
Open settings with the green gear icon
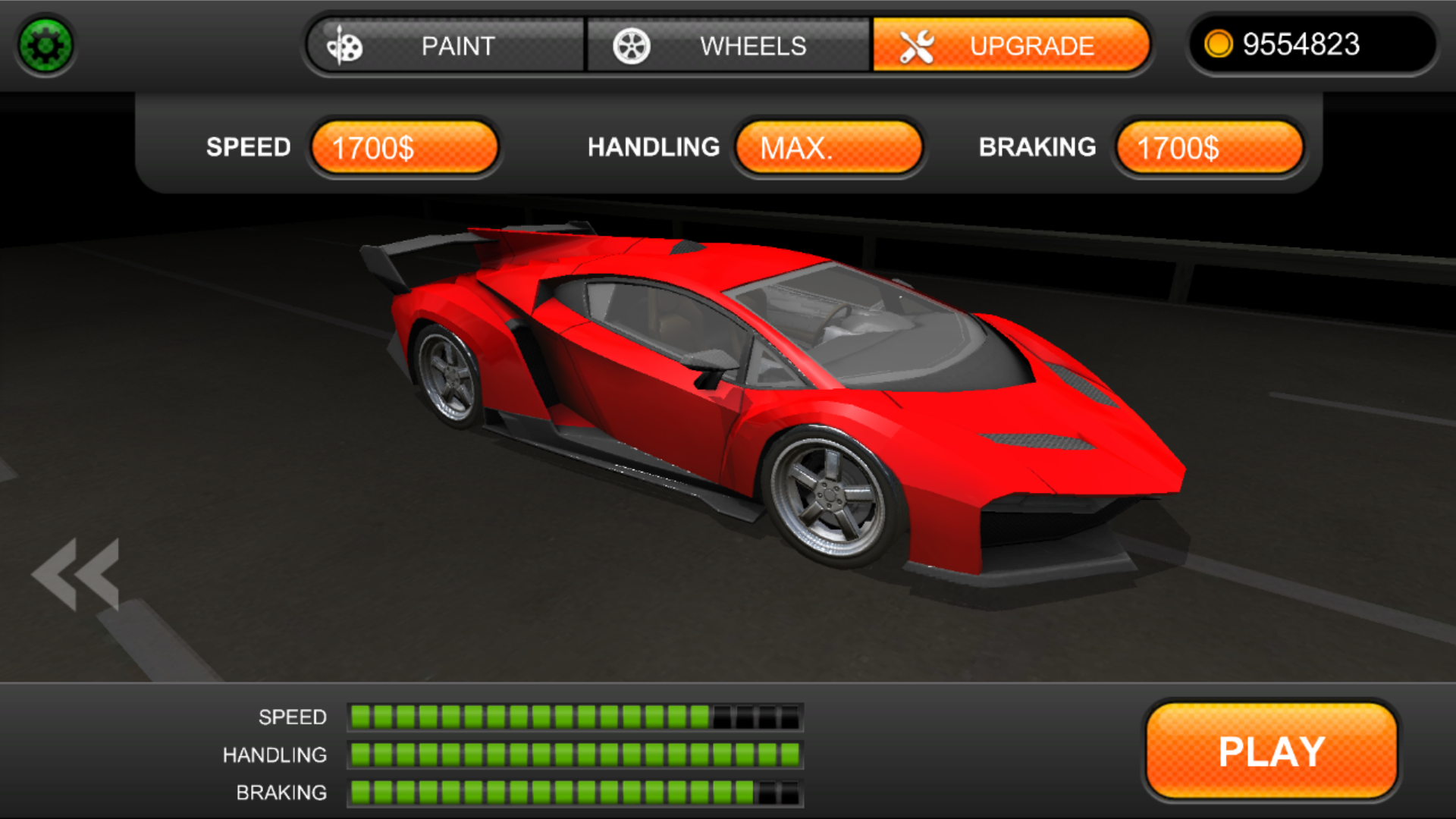coord(45,45)
